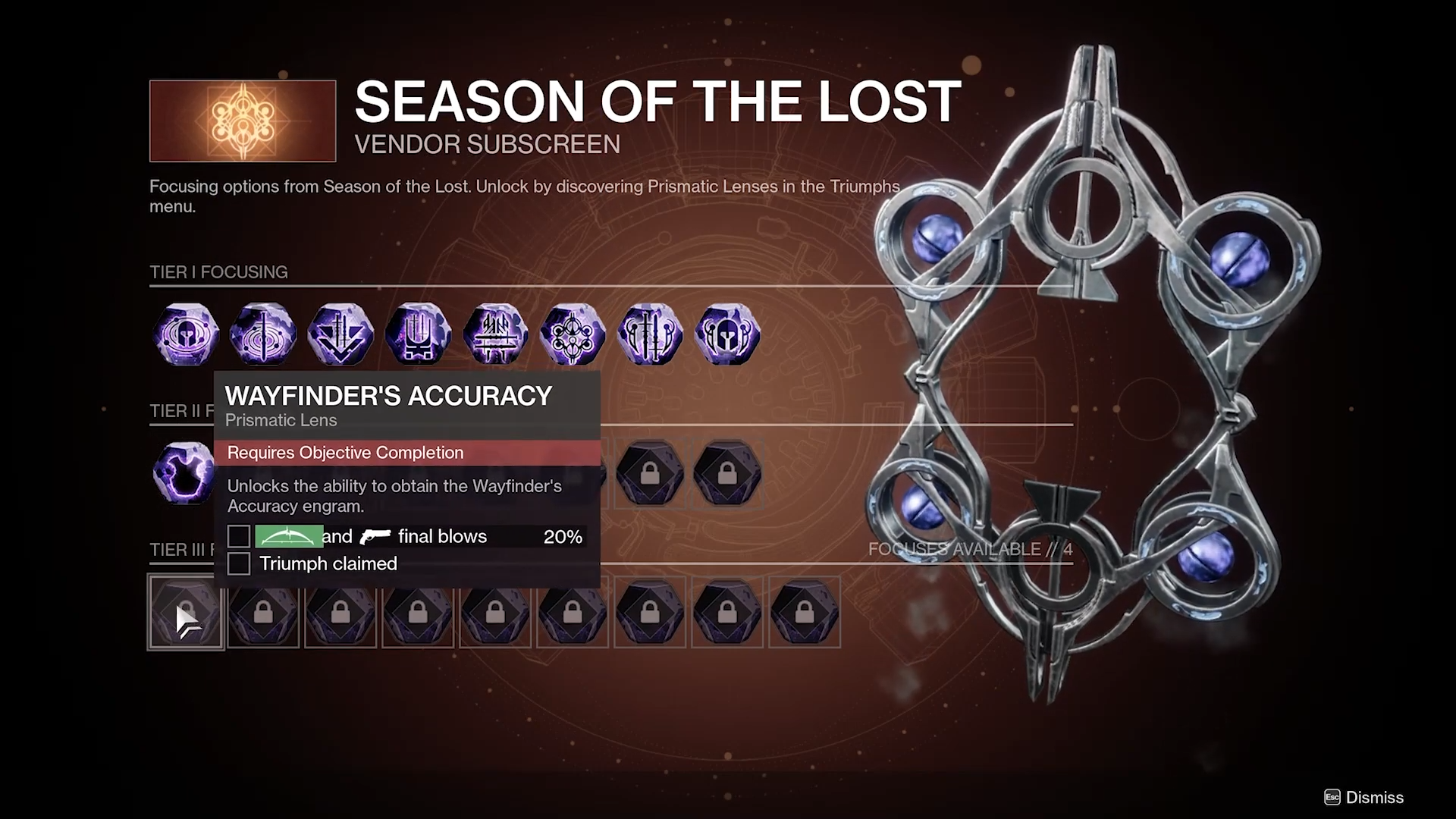Select the Tier II chest armor engram

click(x=183, y=473)
